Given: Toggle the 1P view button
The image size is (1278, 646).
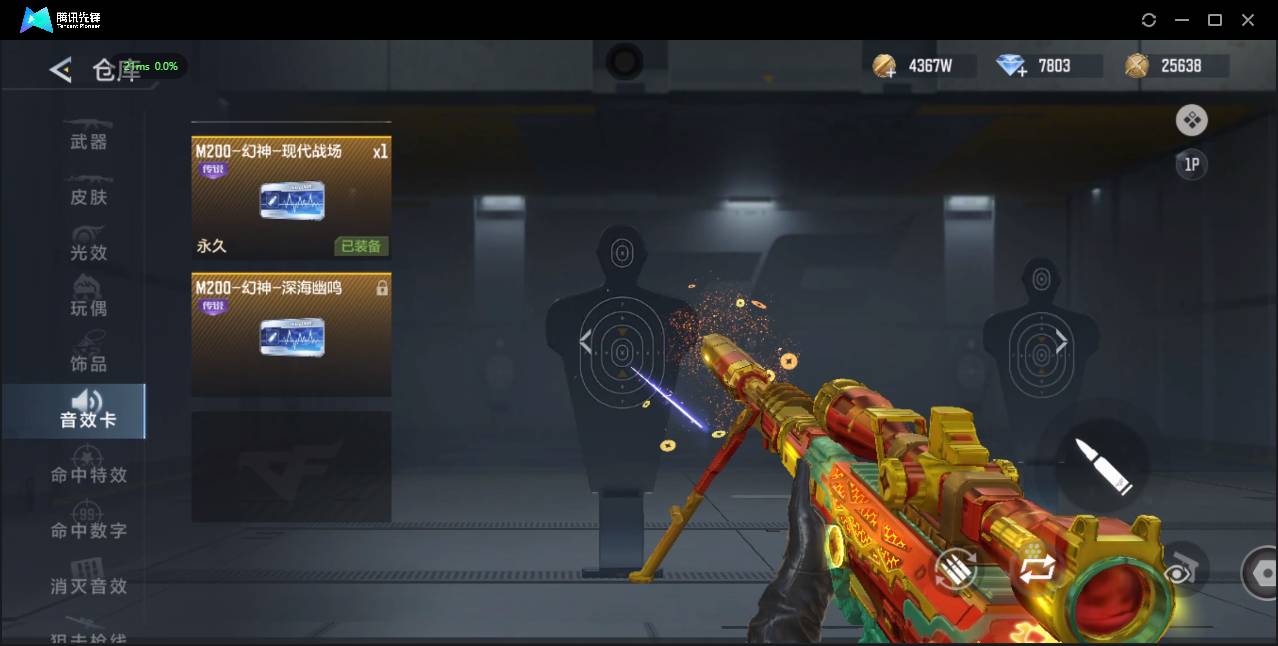Looking at the screenshot, I should click(x=1191, y=165).
